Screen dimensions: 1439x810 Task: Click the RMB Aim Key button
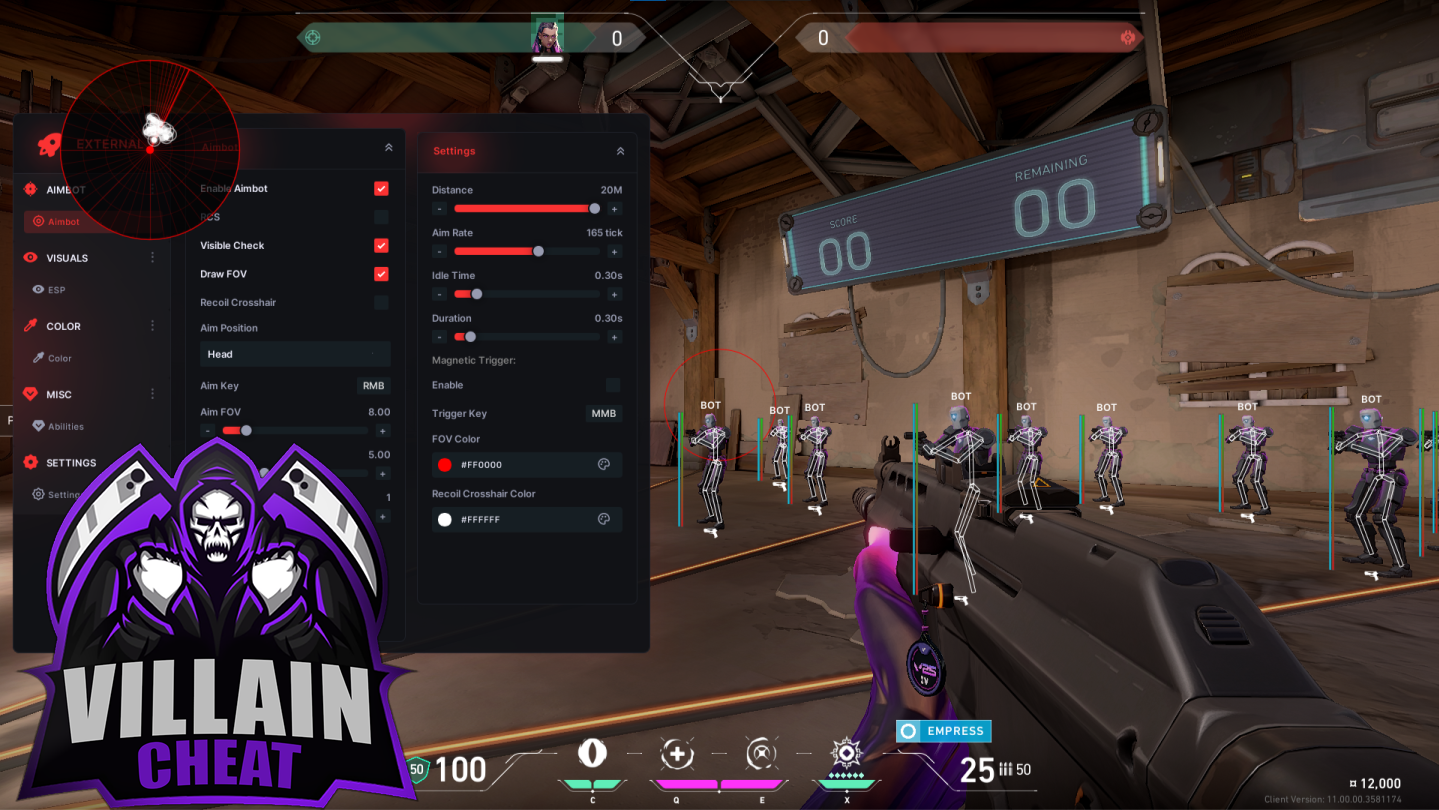373,386
